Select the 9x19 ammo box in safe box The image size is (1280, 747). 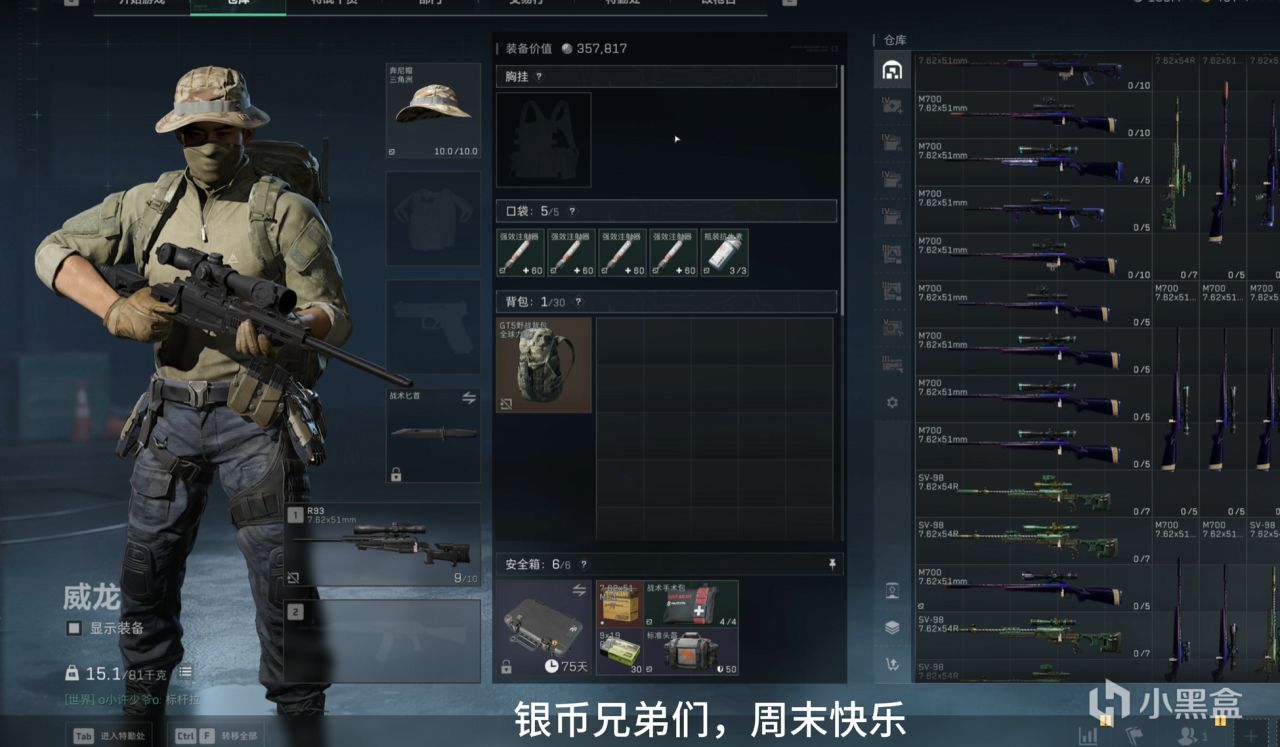pyautogui.click(x=620, y=652)
